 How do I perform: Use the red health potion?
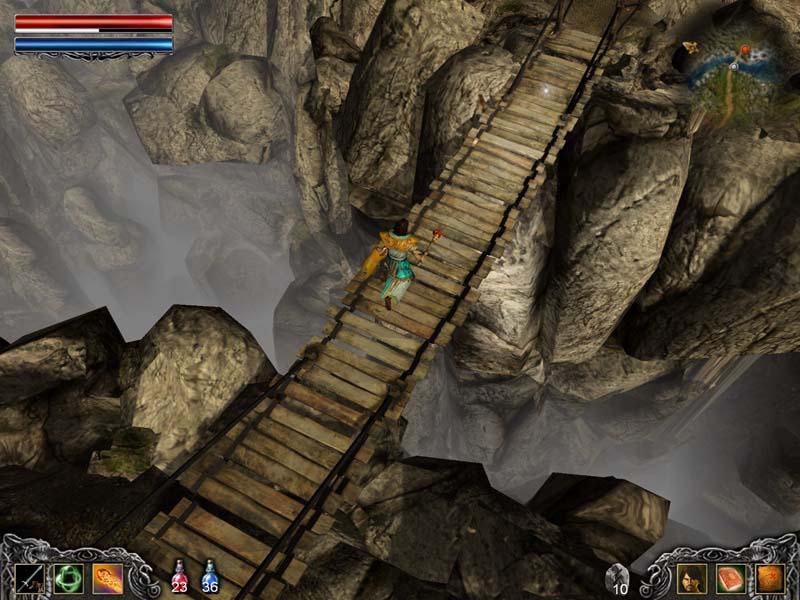pyautogui.click(x=179, y=577)
